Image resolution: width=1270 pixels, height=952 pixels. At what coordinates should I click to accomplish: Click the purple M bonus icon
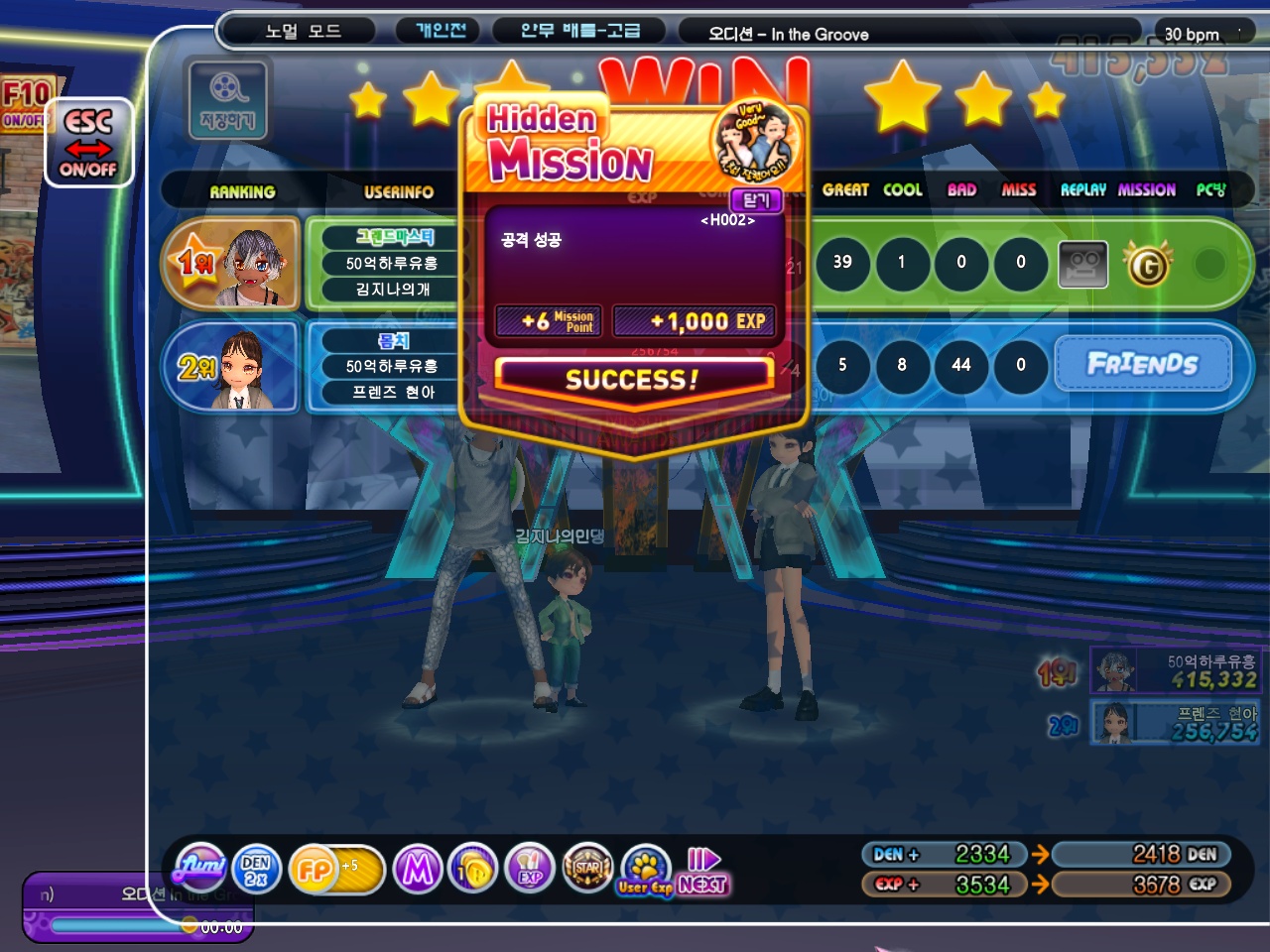tap(418, 870)
